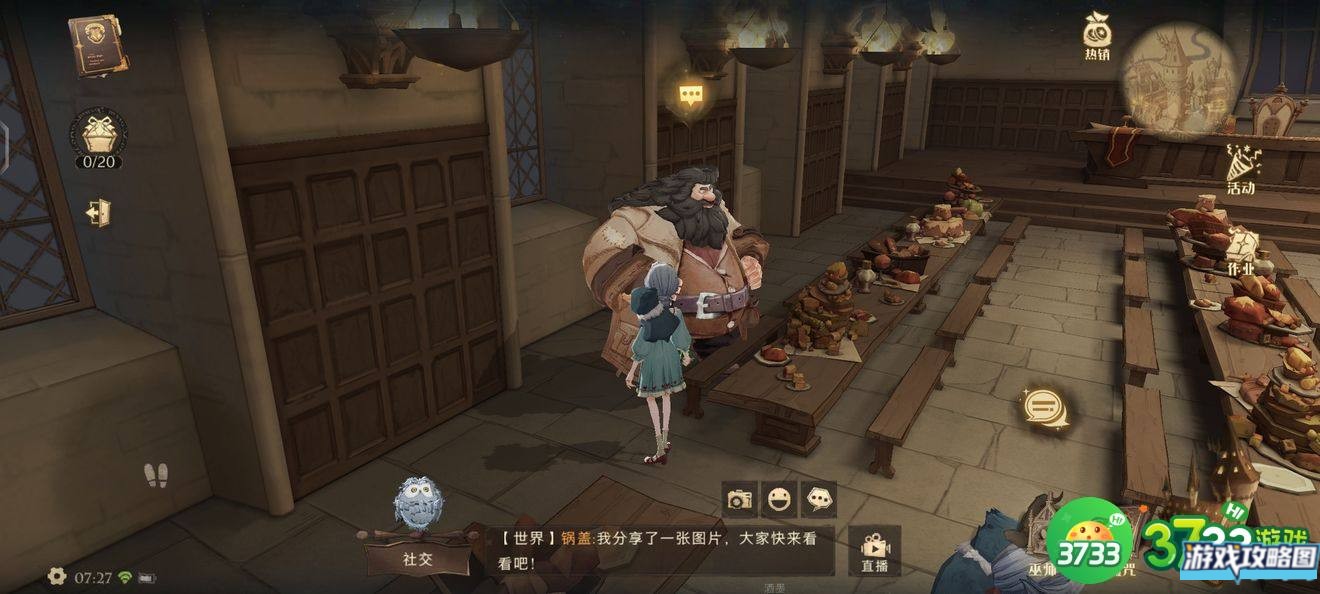Toggle the footprints movement icon
This screenshot has width=1320, height=594.
(x=156, y=476)
